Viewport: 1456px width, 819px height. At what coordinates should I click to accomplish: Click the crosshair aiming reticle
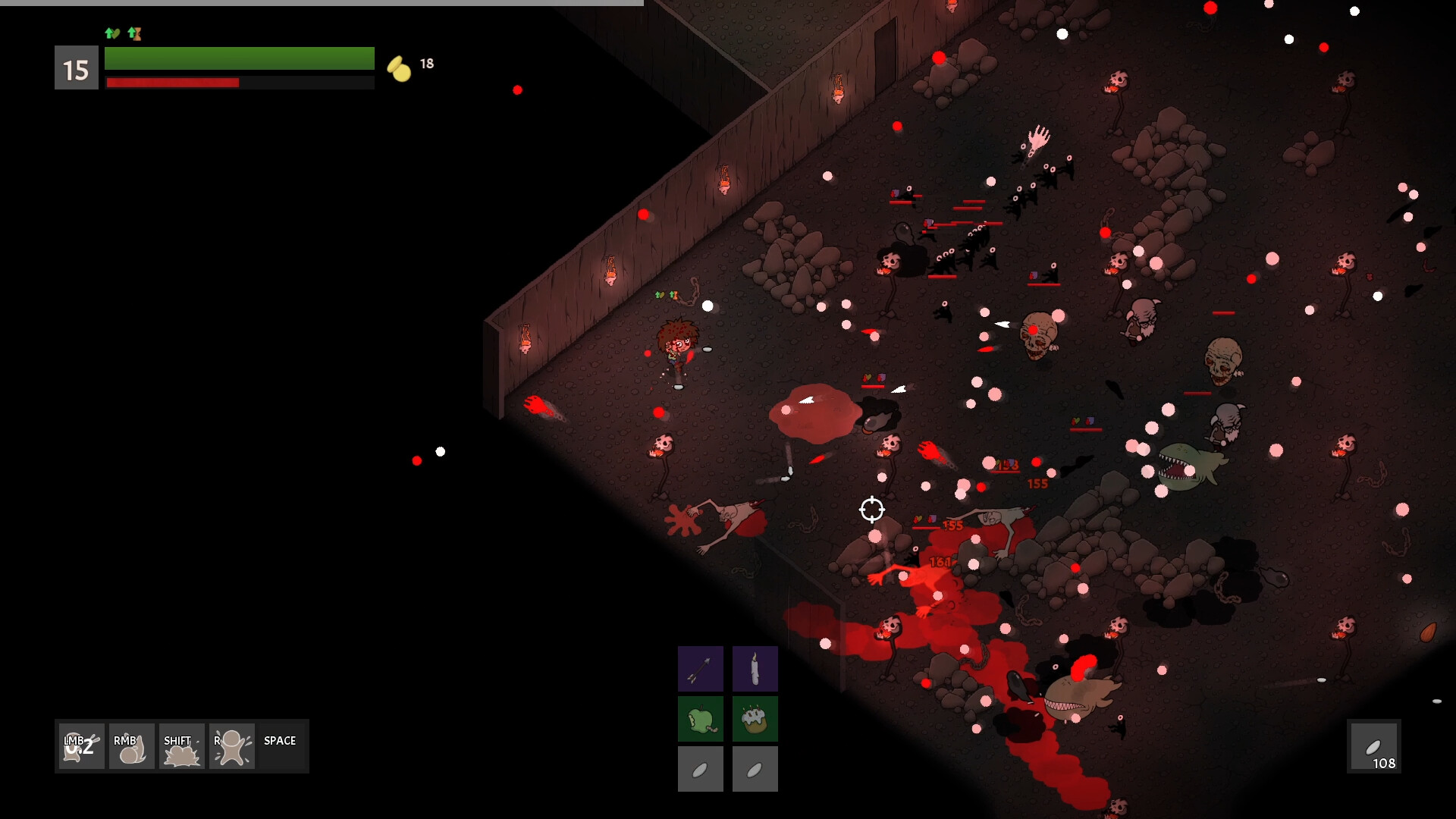[873, 510]
